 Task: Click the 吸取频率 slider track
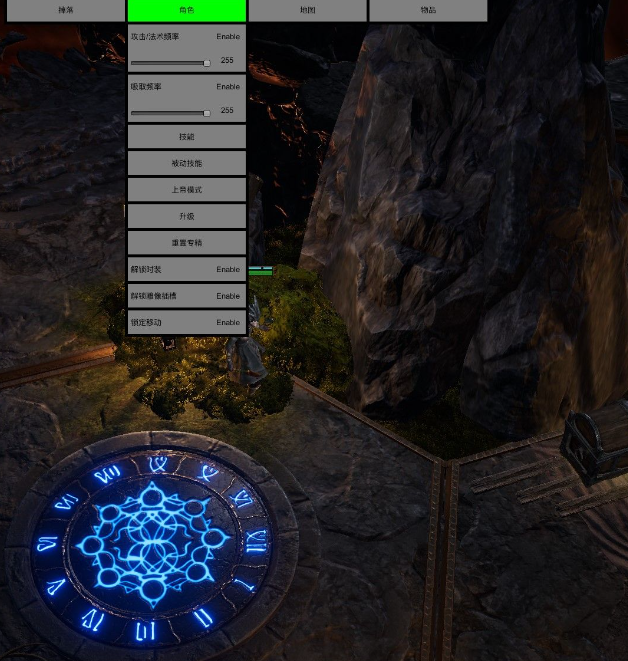170,112
